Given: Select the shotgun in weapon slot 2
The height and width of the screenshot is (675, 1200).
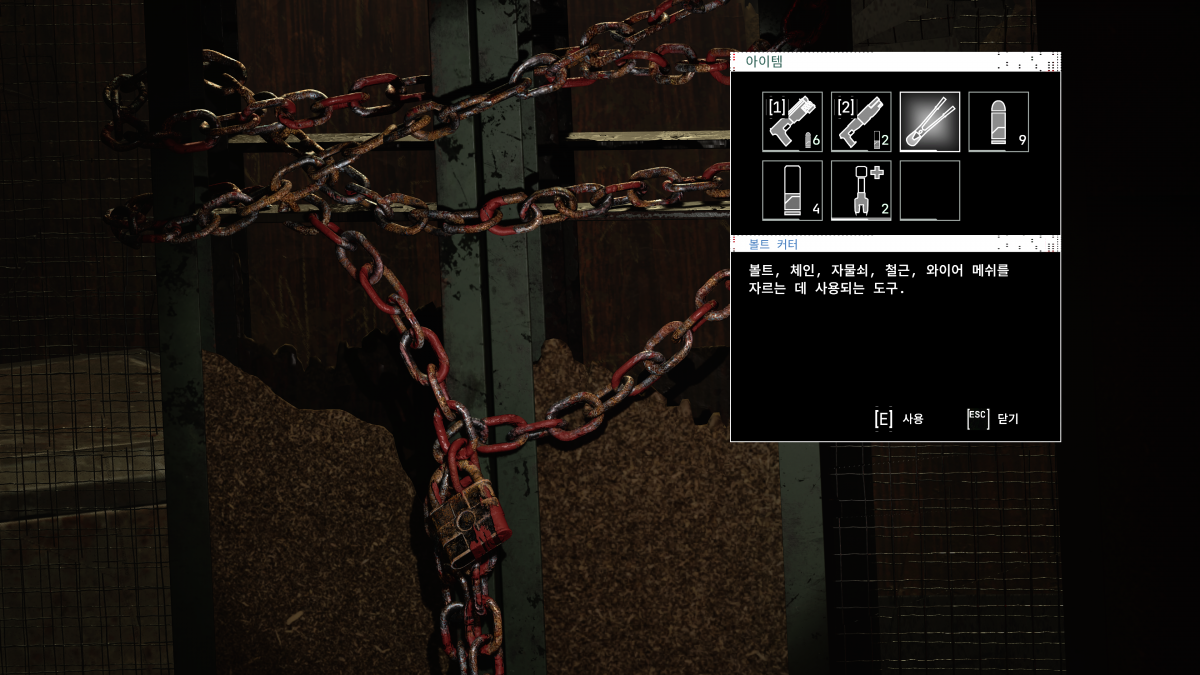Looking at the screenshot, I should 861,122.
